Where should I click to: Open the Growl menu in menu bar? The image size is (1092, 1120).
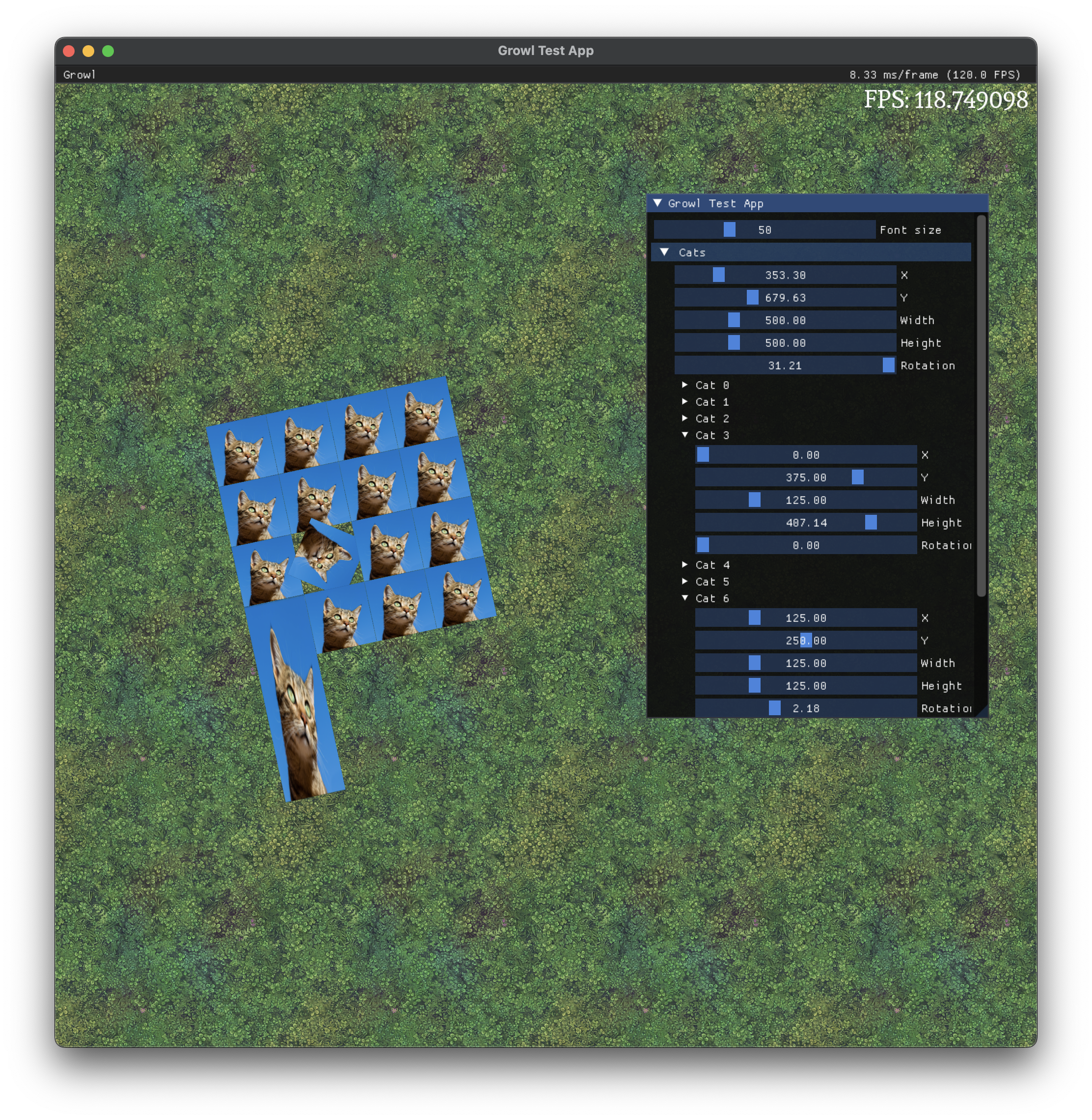click(x=79, y=75)
